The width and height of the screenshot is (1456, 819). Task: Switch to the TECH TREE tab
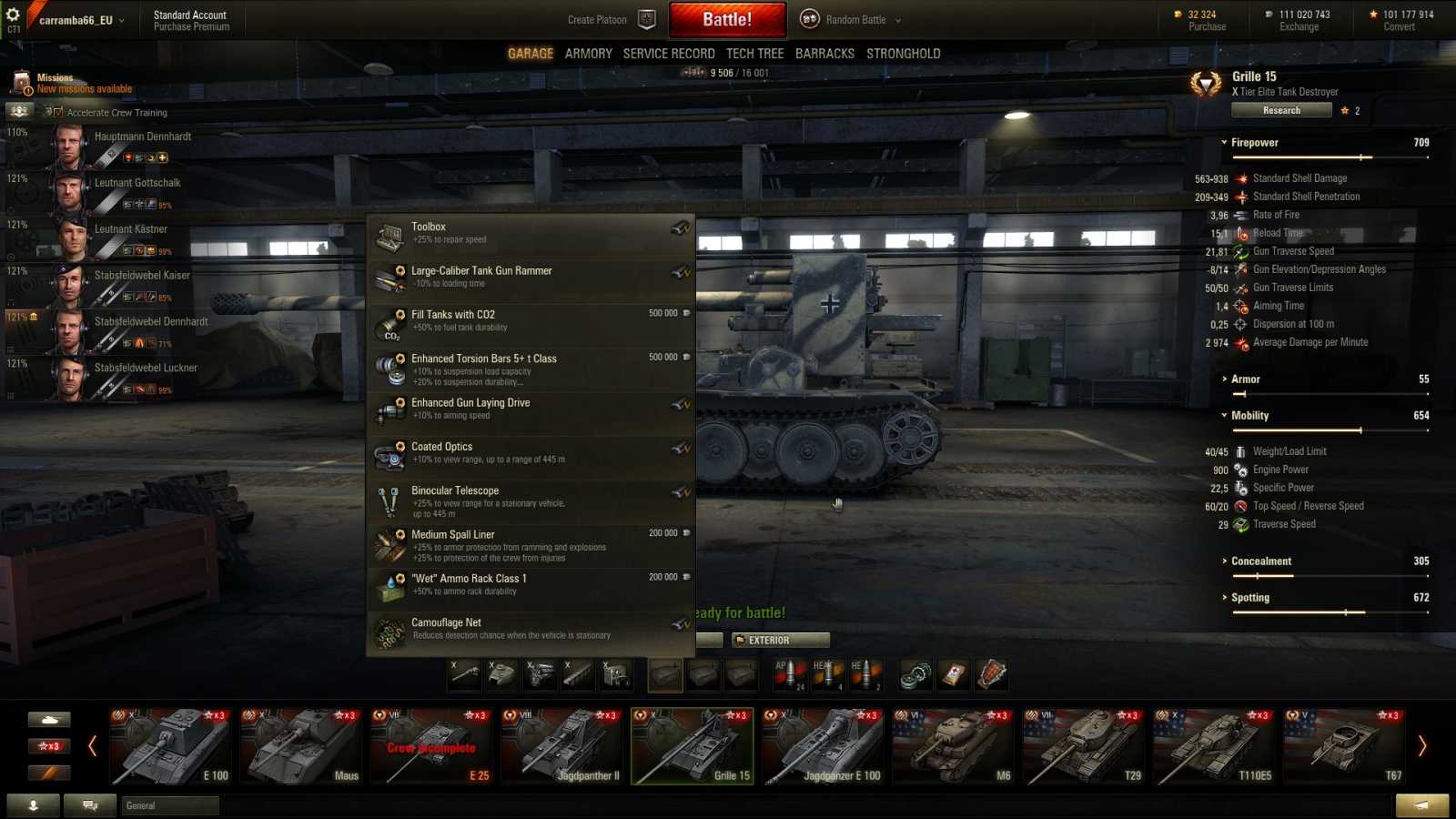click(755, 53)
